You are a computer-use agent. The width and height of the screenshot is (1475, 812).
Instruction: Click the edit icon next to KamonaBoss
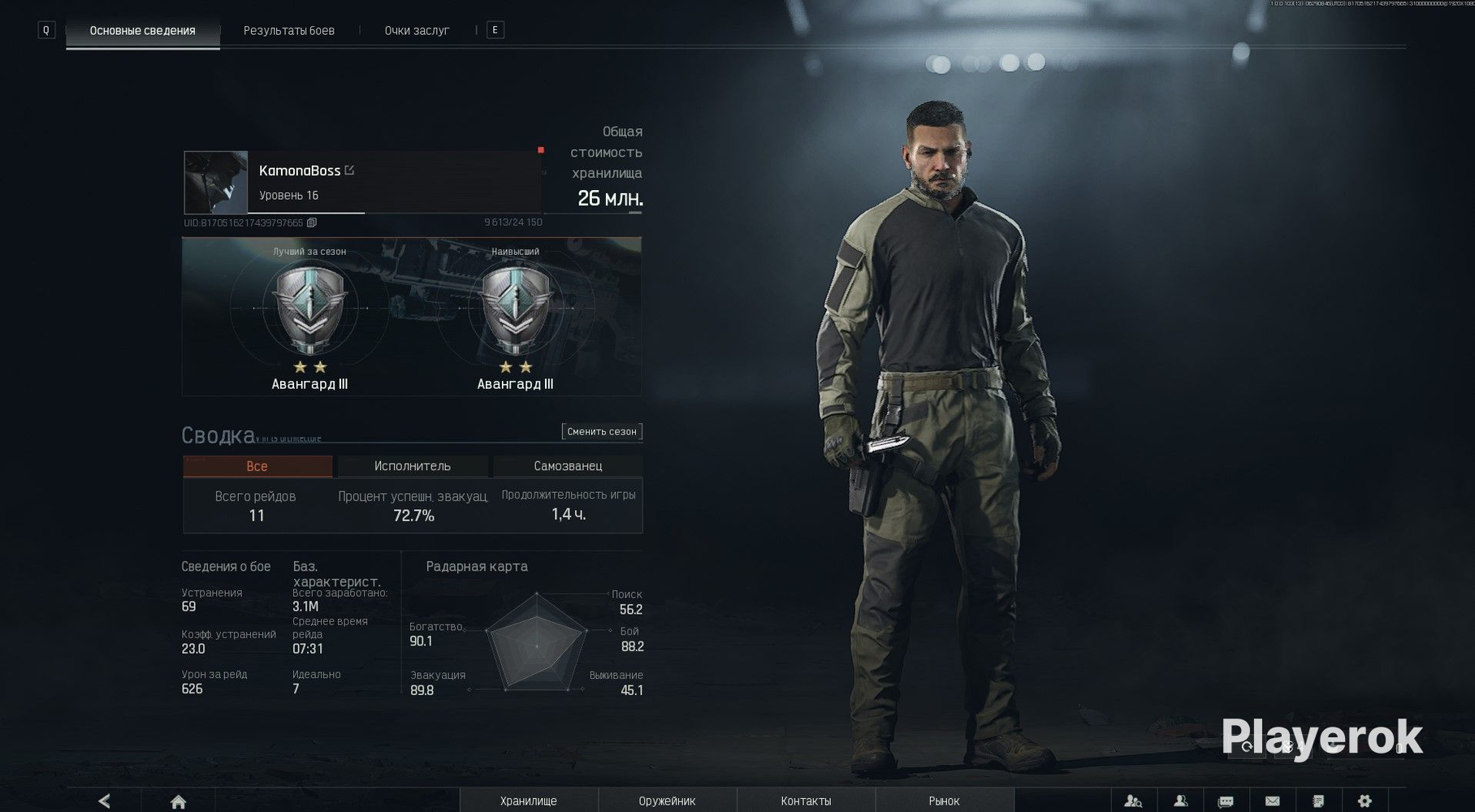tap(349, 171)
